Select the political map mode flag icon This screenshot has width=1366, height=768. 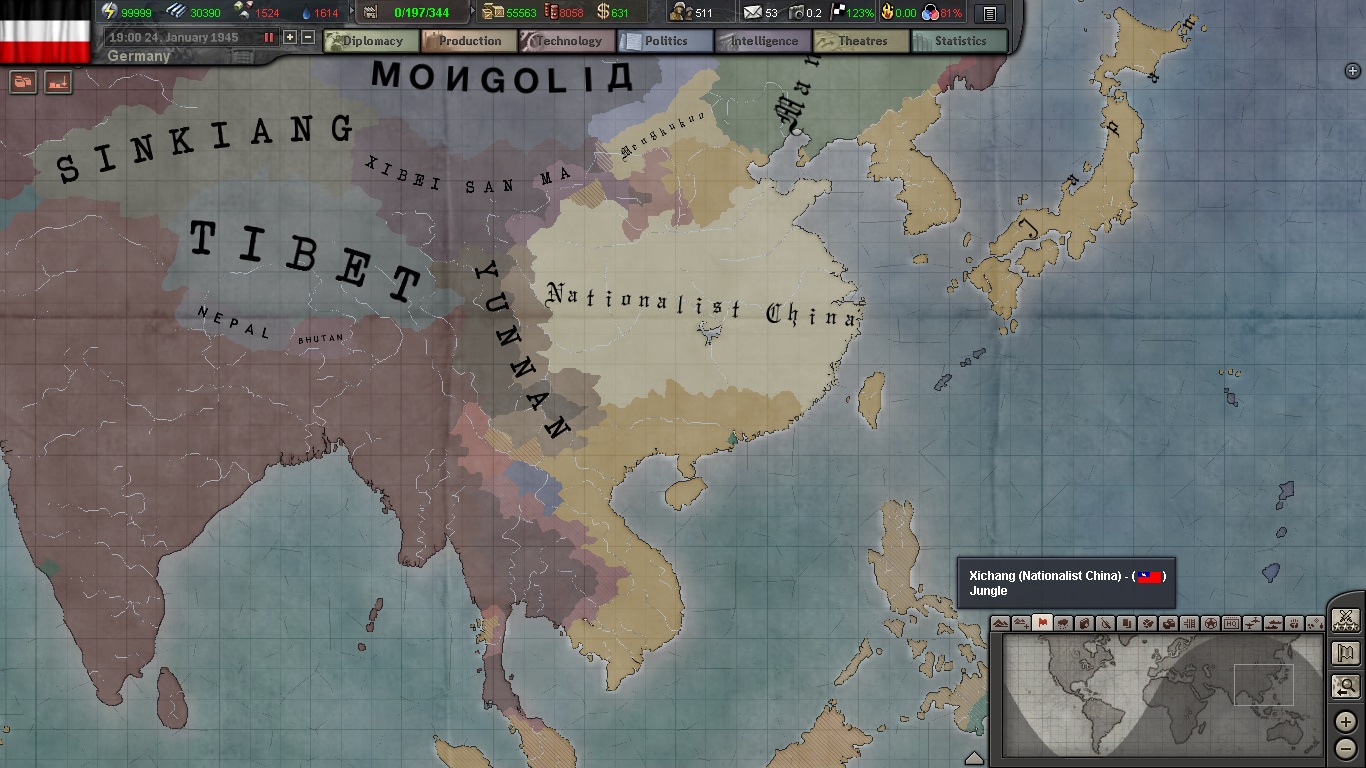tap(1042, 624)
